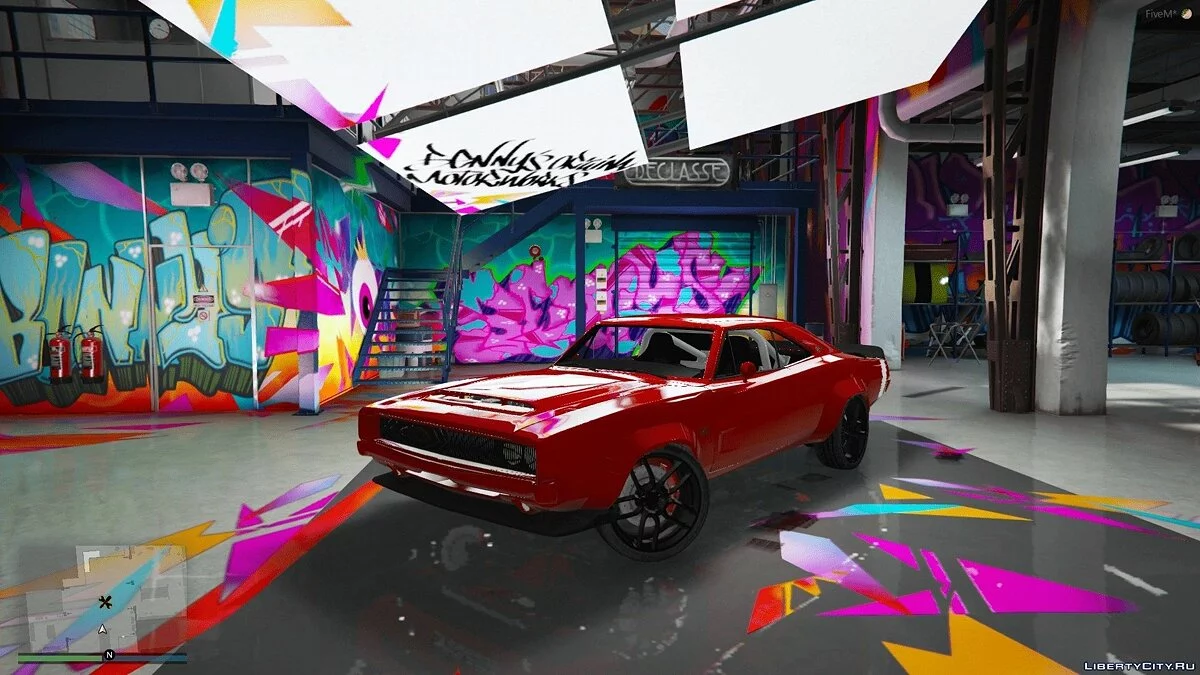
Task: Click the wrench mod shop blip on minimap
Action: (104, 602)
